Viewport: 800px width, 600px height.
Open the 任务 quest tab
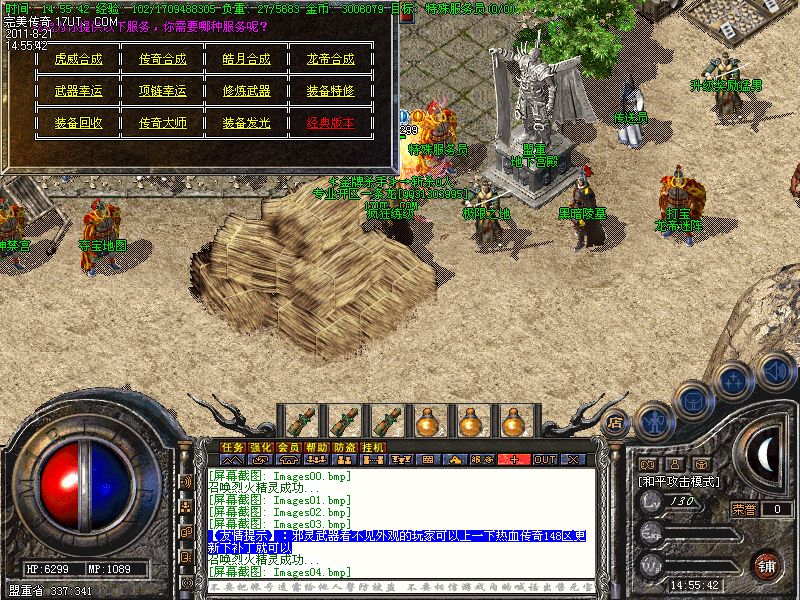coord(233,447)
